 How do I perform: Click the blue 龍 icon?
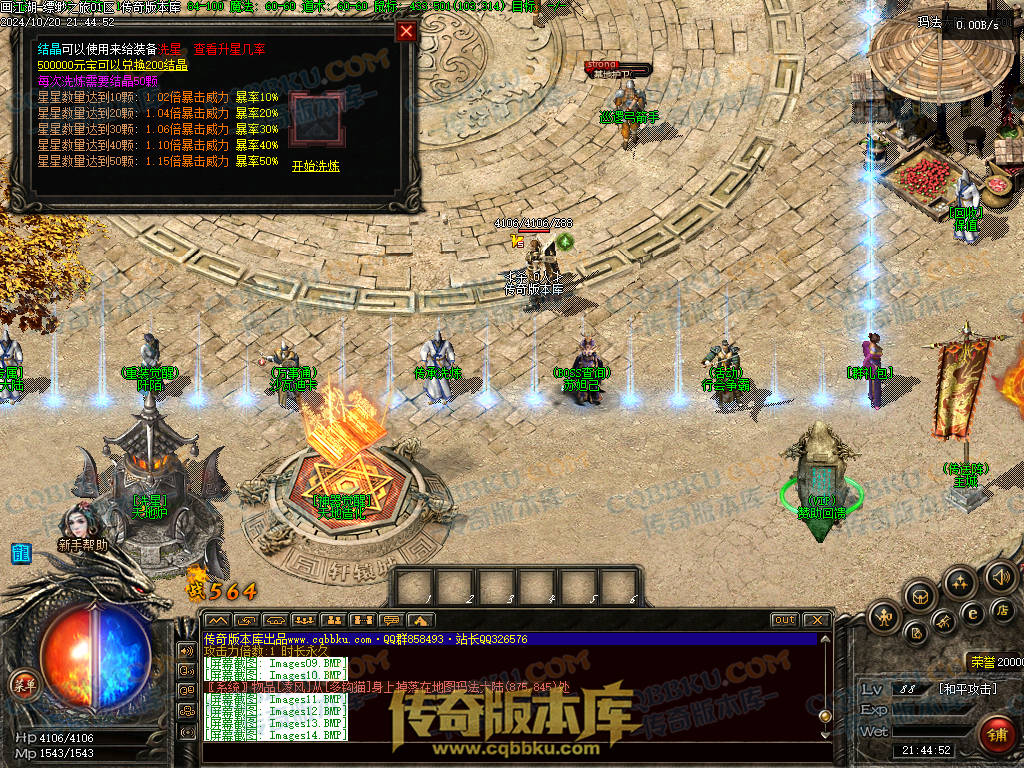tap(20, 552)
